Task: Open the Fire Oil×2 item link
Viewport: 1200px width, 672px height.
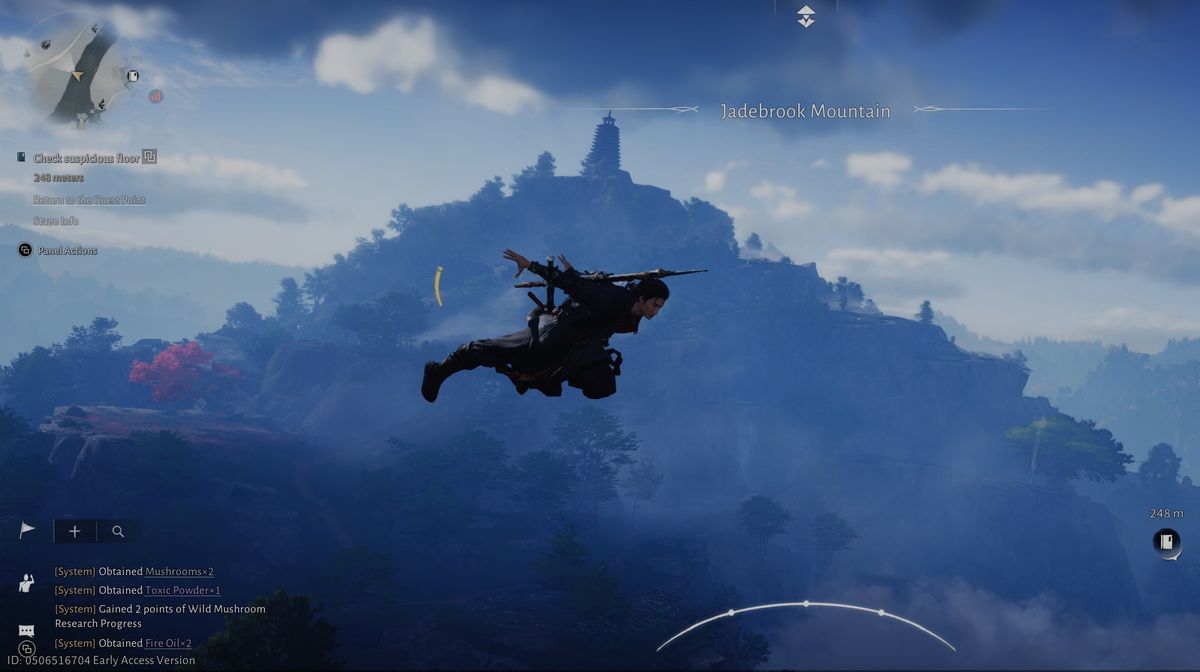Action: (168, 643)
